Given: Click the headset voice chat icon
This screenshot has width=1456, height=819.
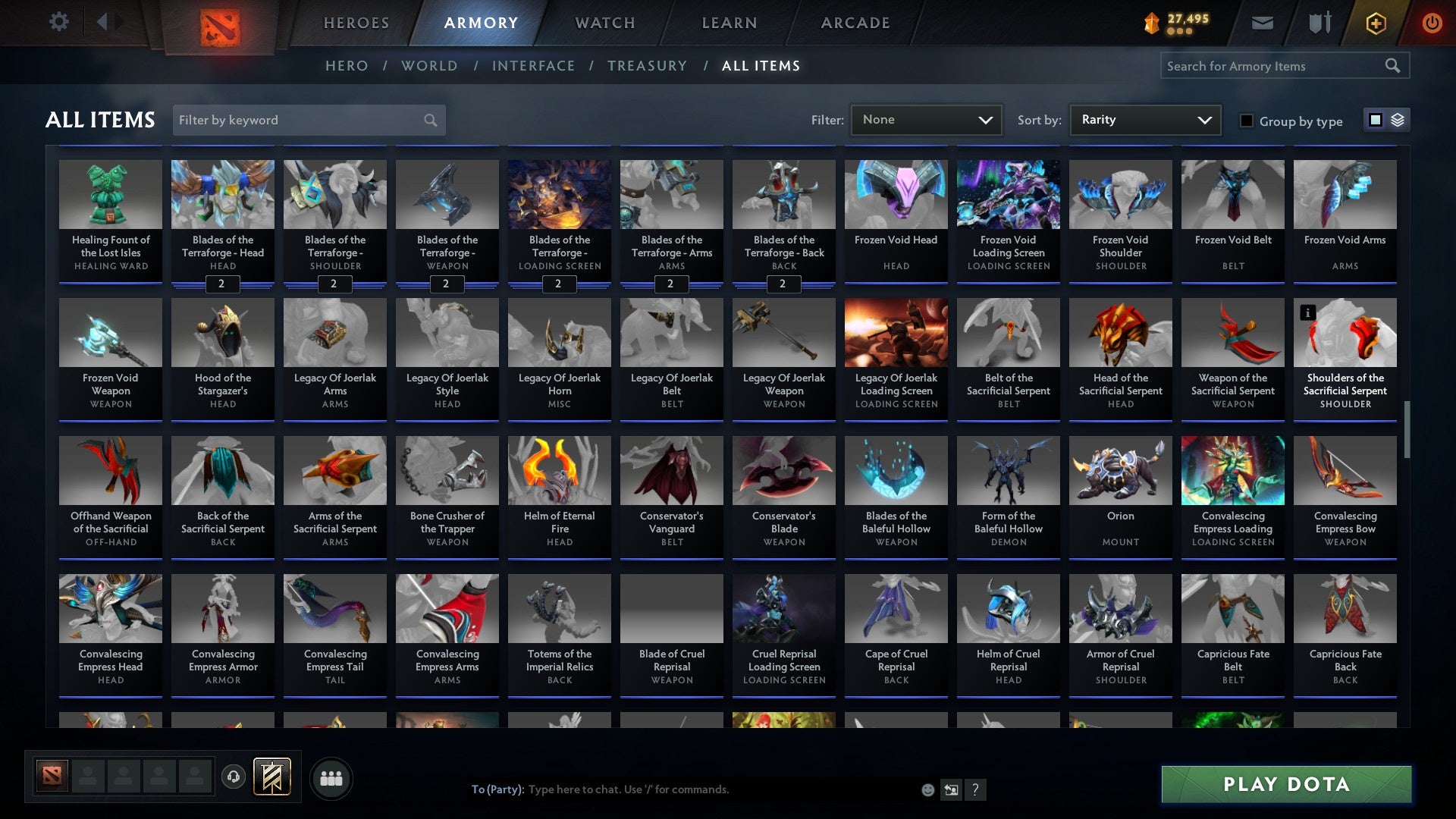Looking at the screenshot, I should [x=233, y=777].
